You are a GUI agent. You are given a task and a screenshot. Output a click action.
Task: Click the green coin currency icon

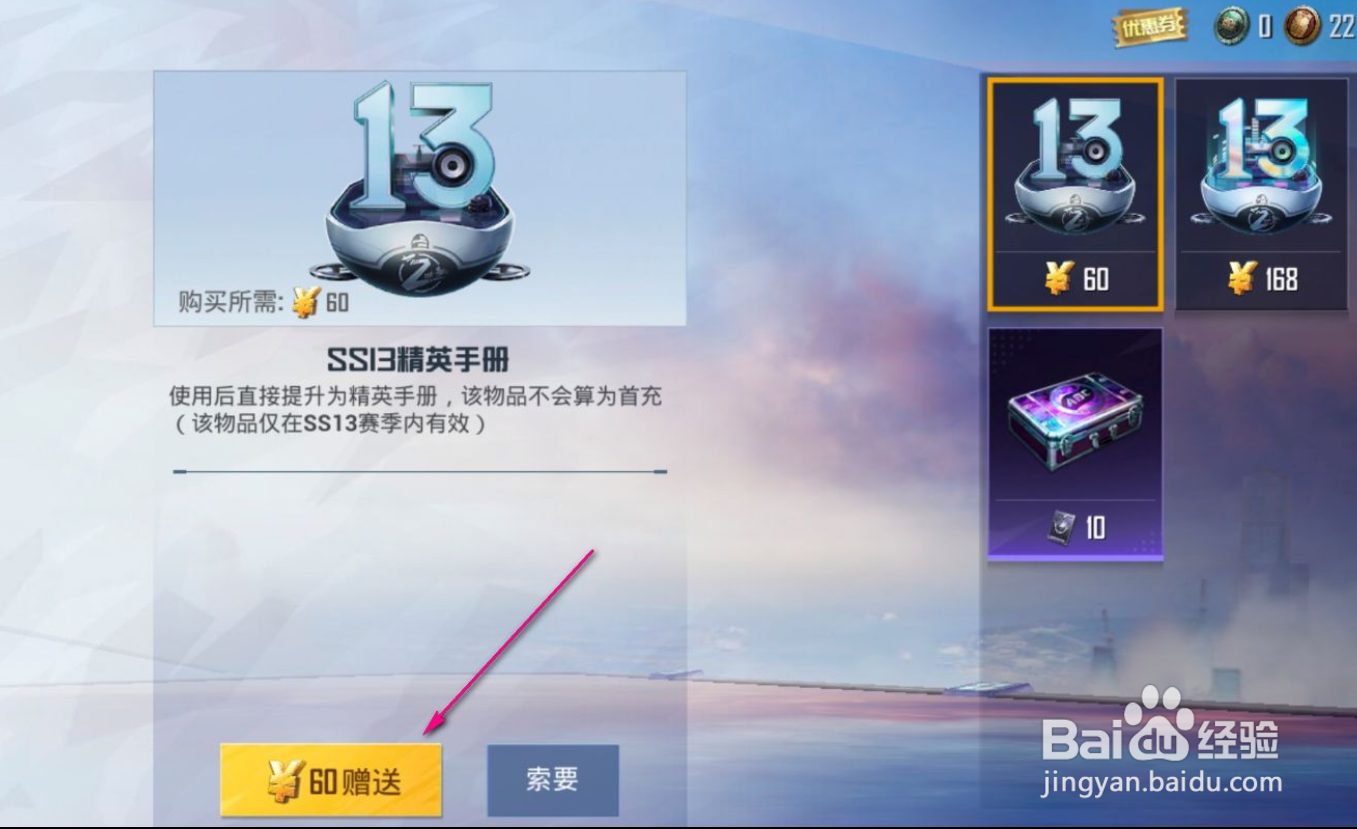pyautogui.click(x=1232, y=26)
